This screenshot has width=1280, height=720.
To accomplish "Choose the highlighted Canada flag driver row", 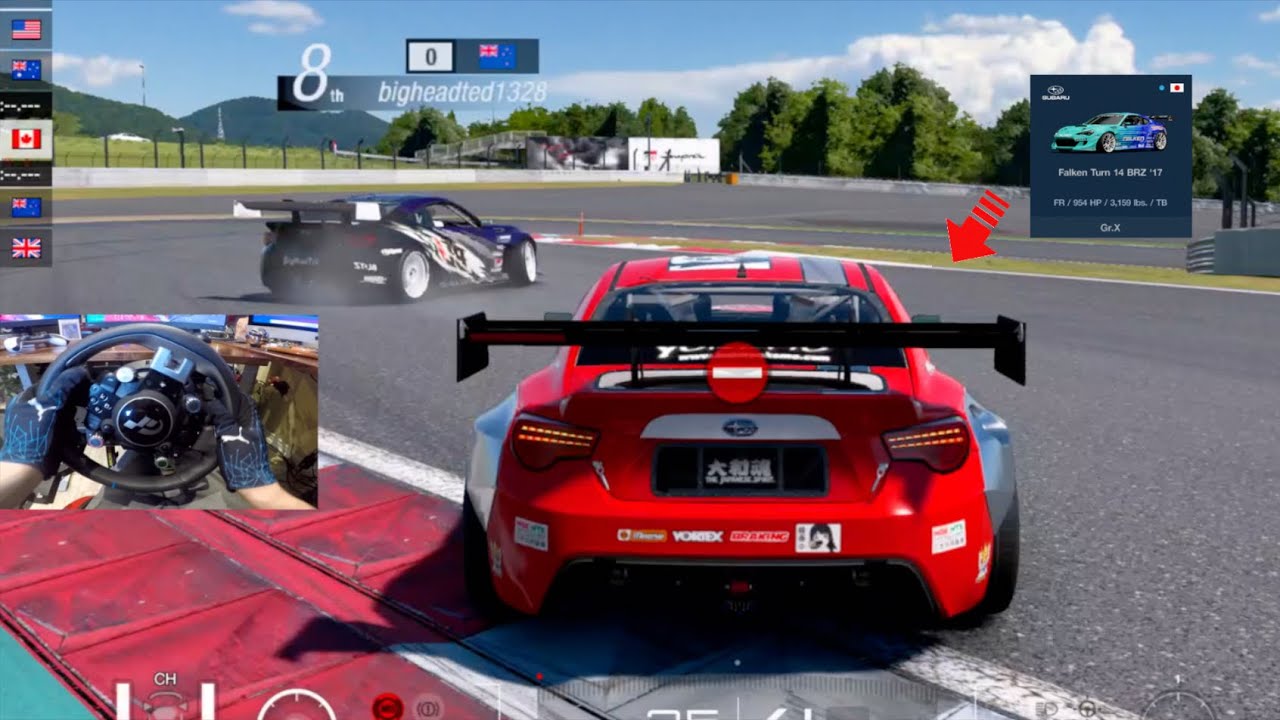I will pos(26,139).
